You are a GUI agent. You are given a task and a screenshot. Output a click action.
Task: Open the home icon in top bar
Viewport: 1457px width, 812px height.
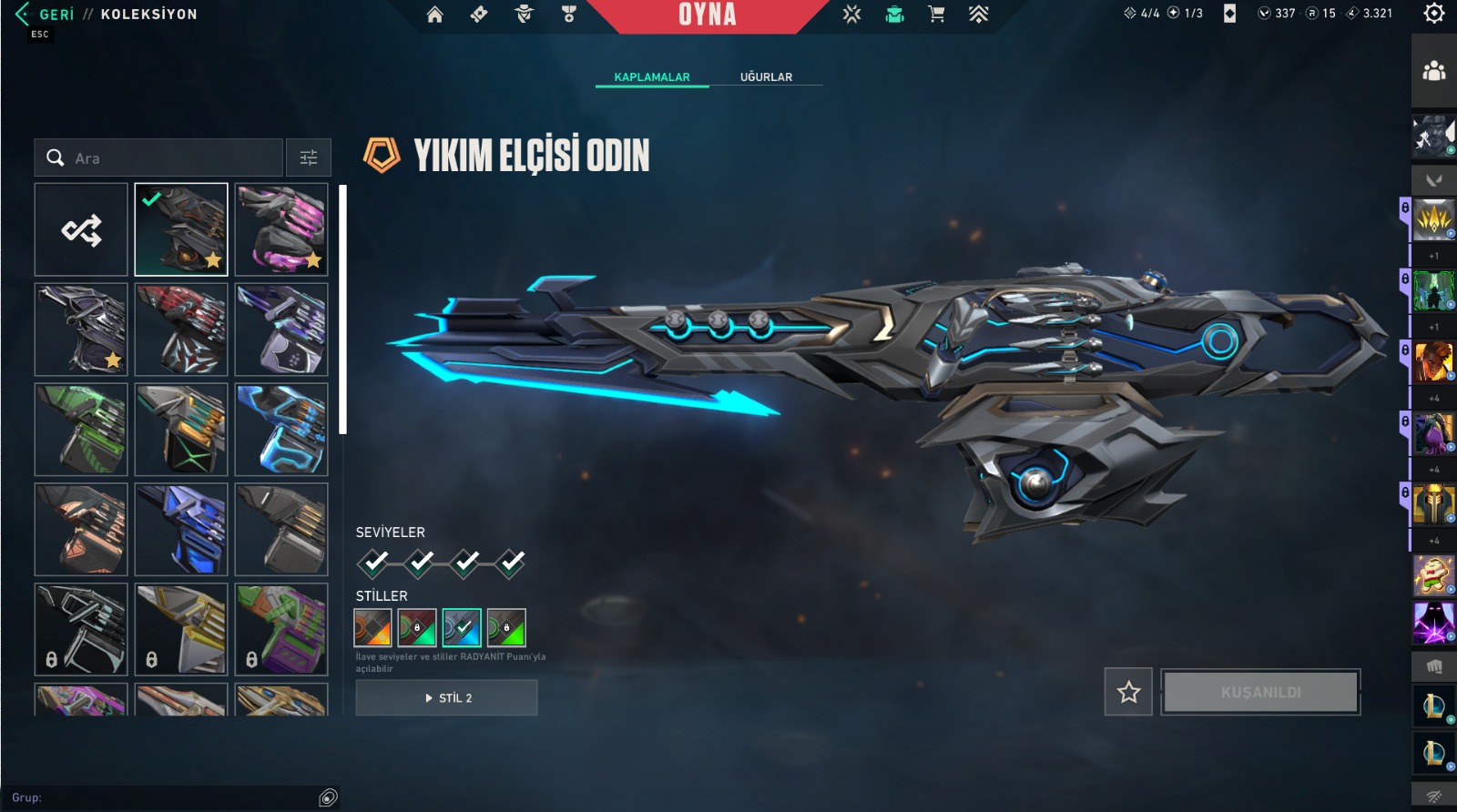point(435,15)
